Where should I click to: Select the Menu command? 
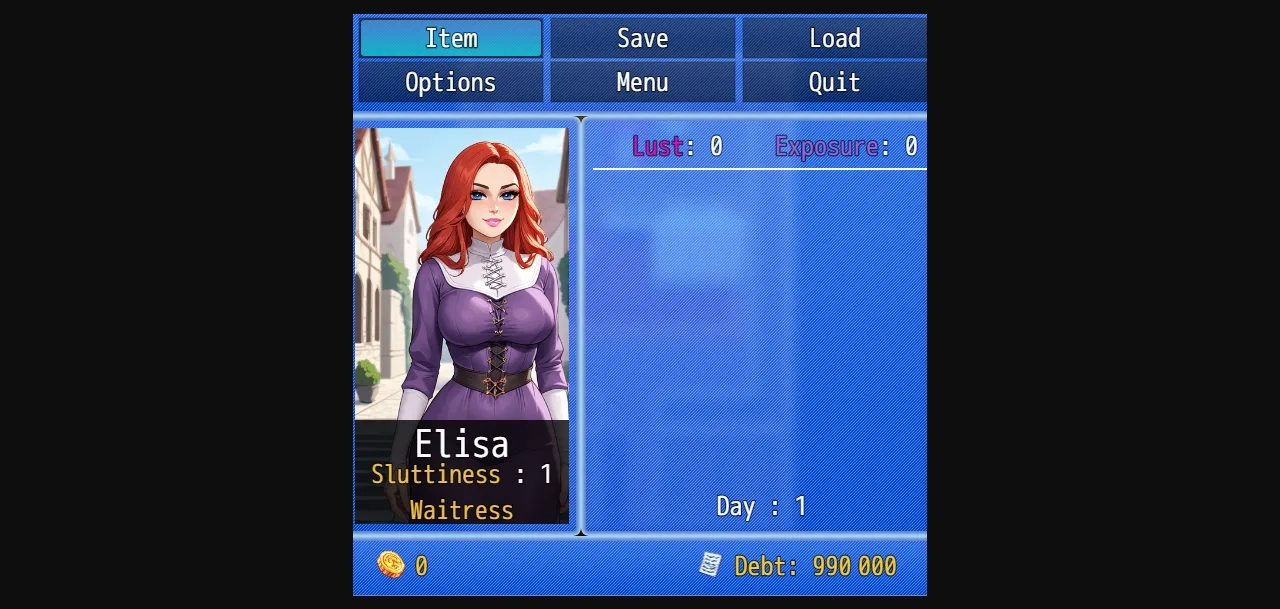click(x=642, y=82)
